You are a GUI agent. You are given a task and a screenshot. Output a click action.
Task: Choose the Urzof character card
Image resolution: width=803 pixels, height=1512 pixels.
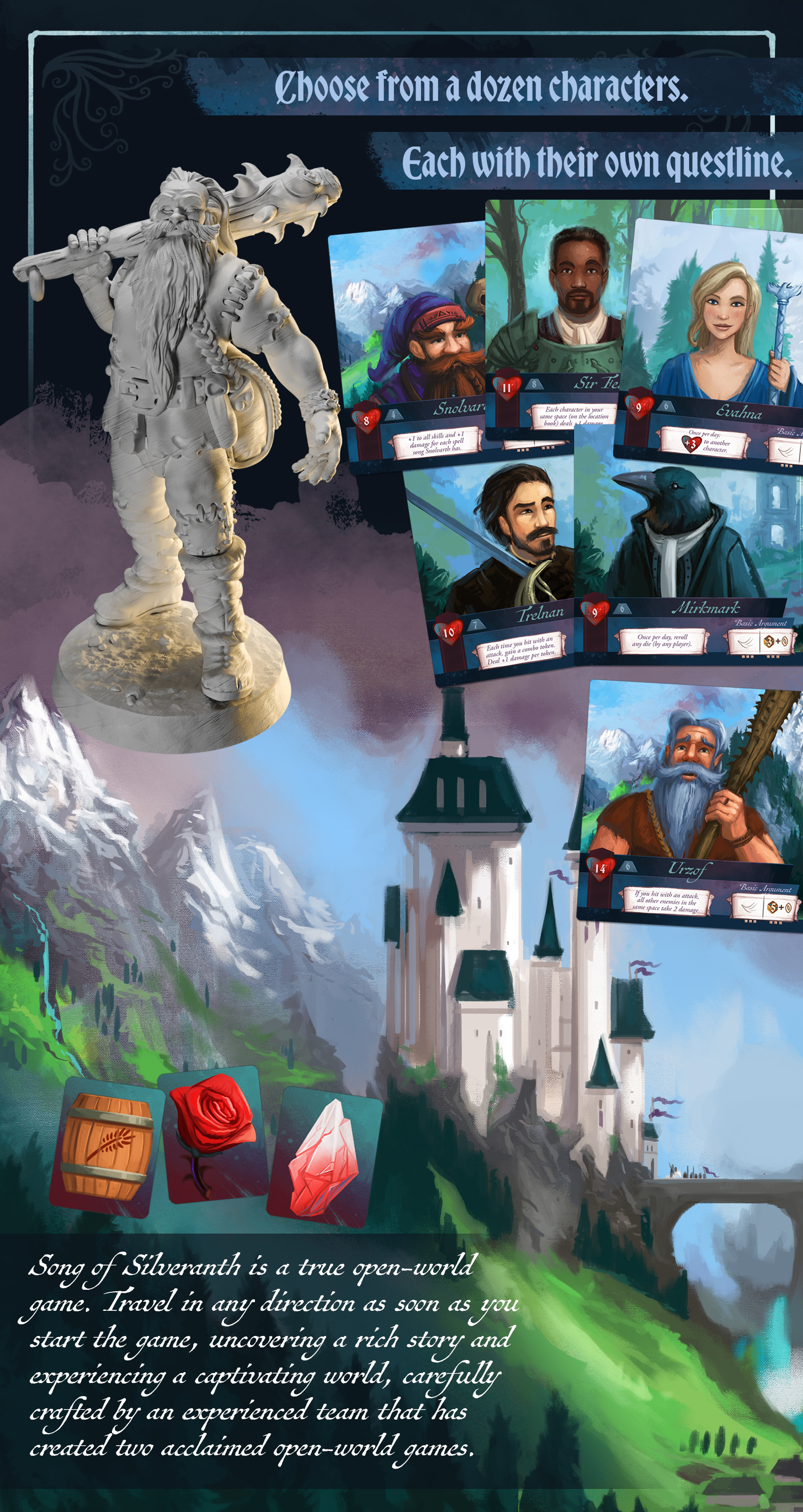tap(690, 804)
